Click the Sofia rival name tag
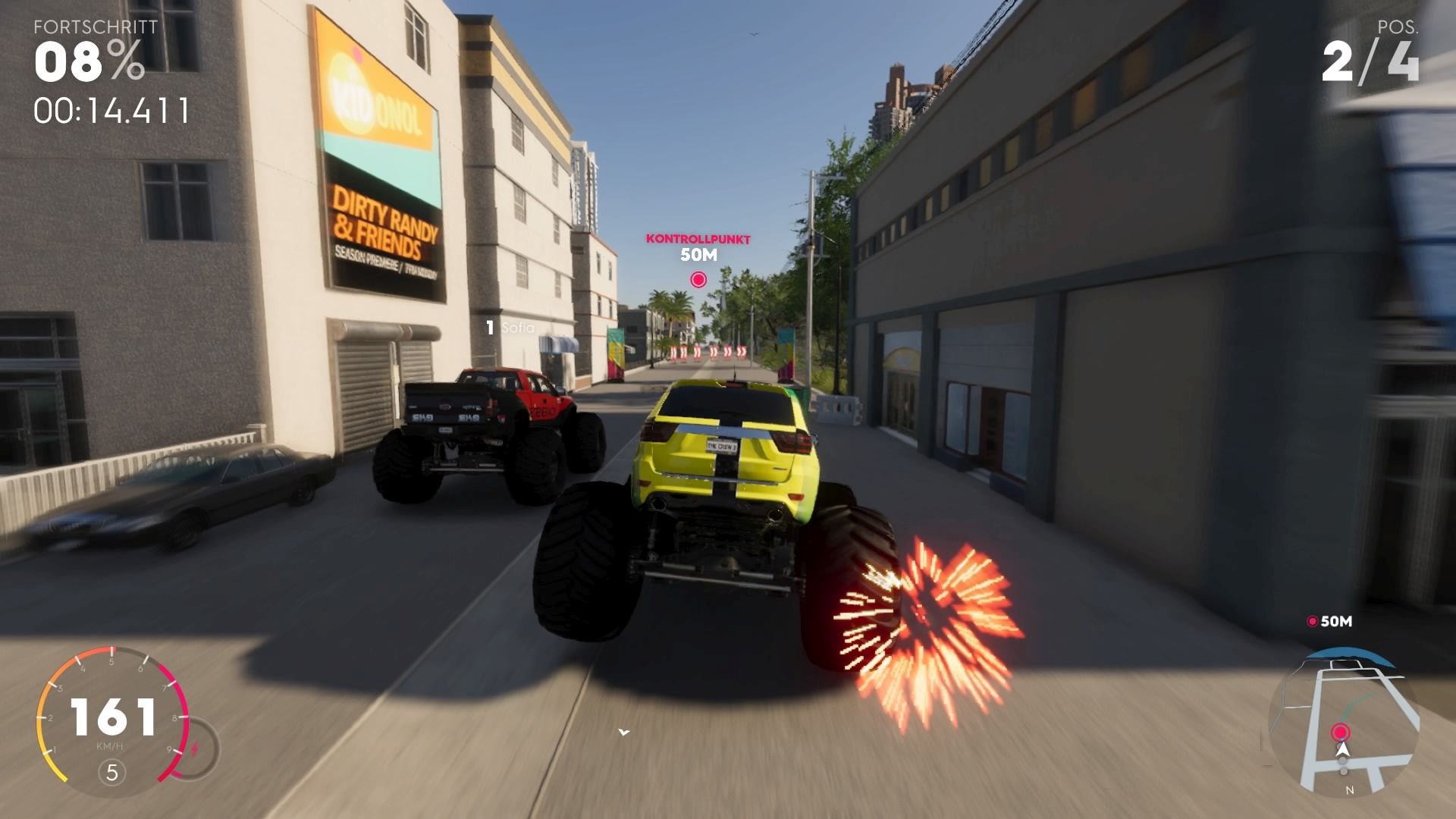The width and height of the screenshot is (1456, 819). tap(509, 329)
